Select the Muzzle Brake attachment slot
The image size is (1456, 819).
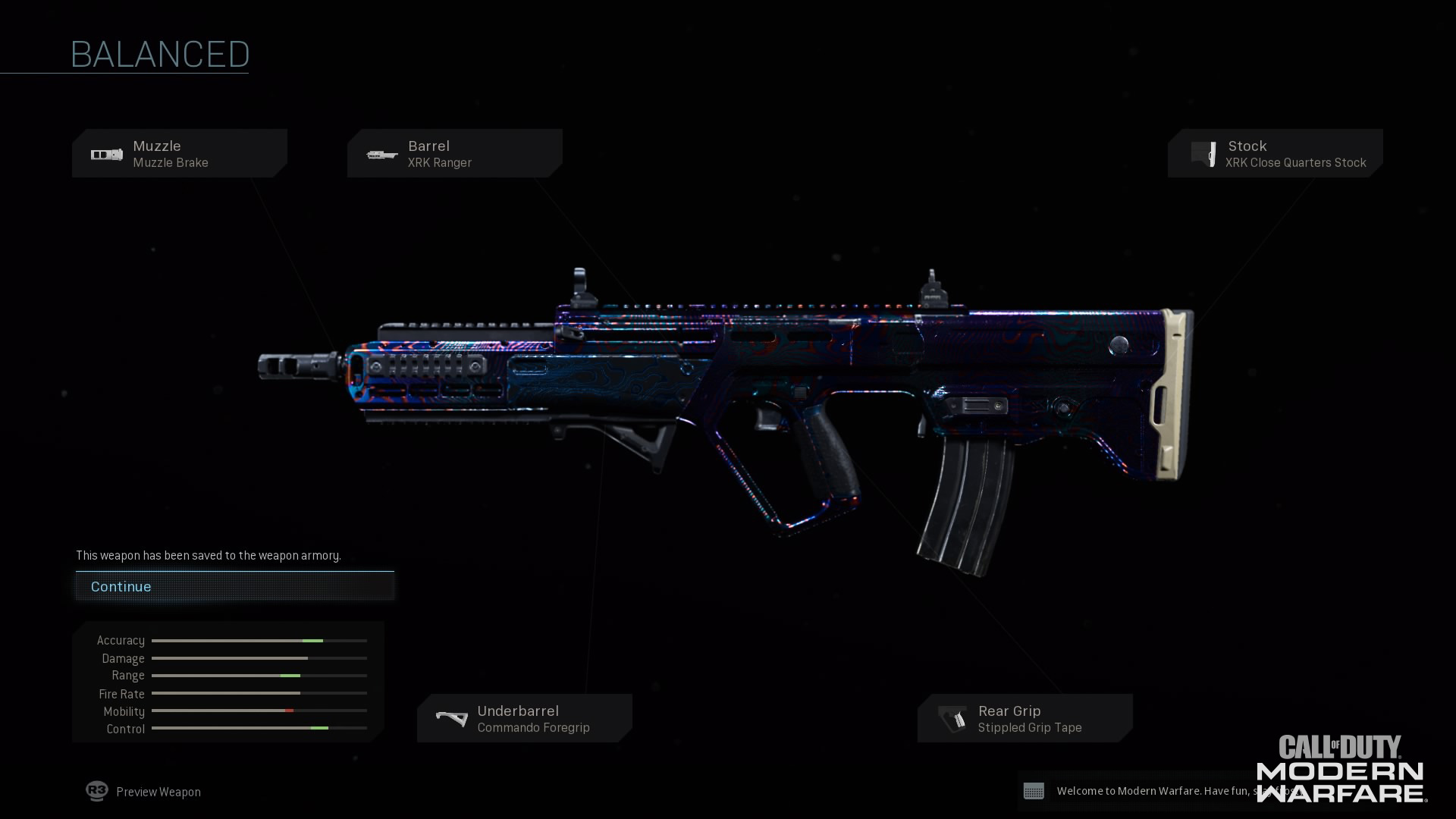(x=180, y=154)
